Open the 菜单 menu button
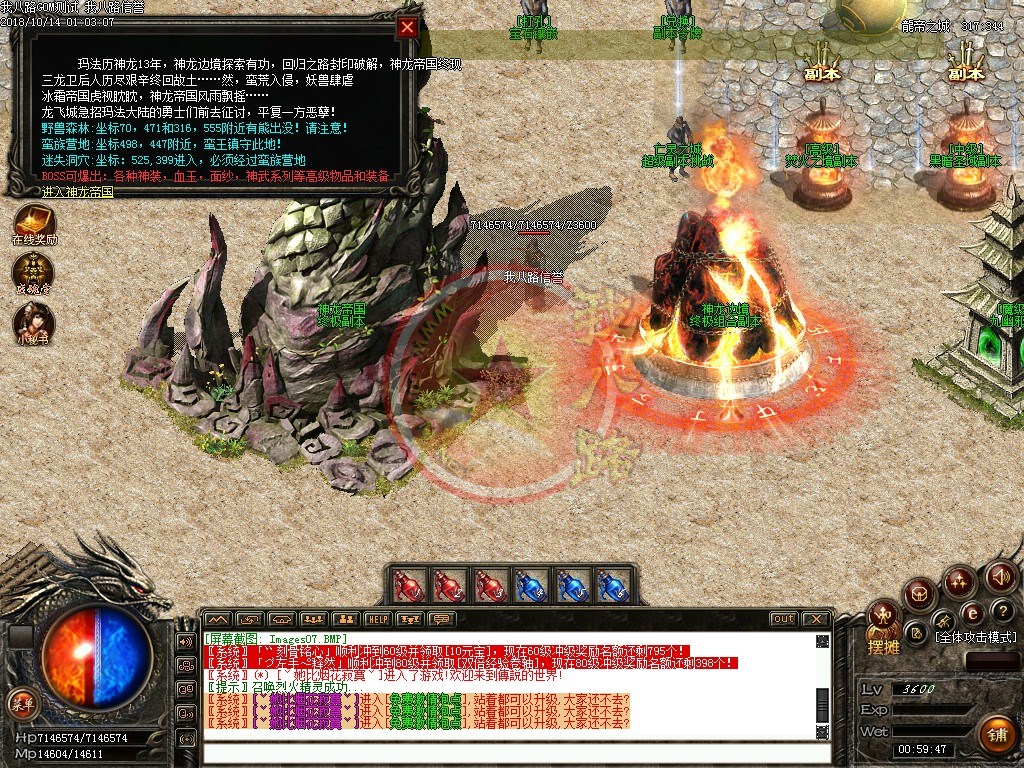Viewport: 1024px width, 768px height. [20, 702]
